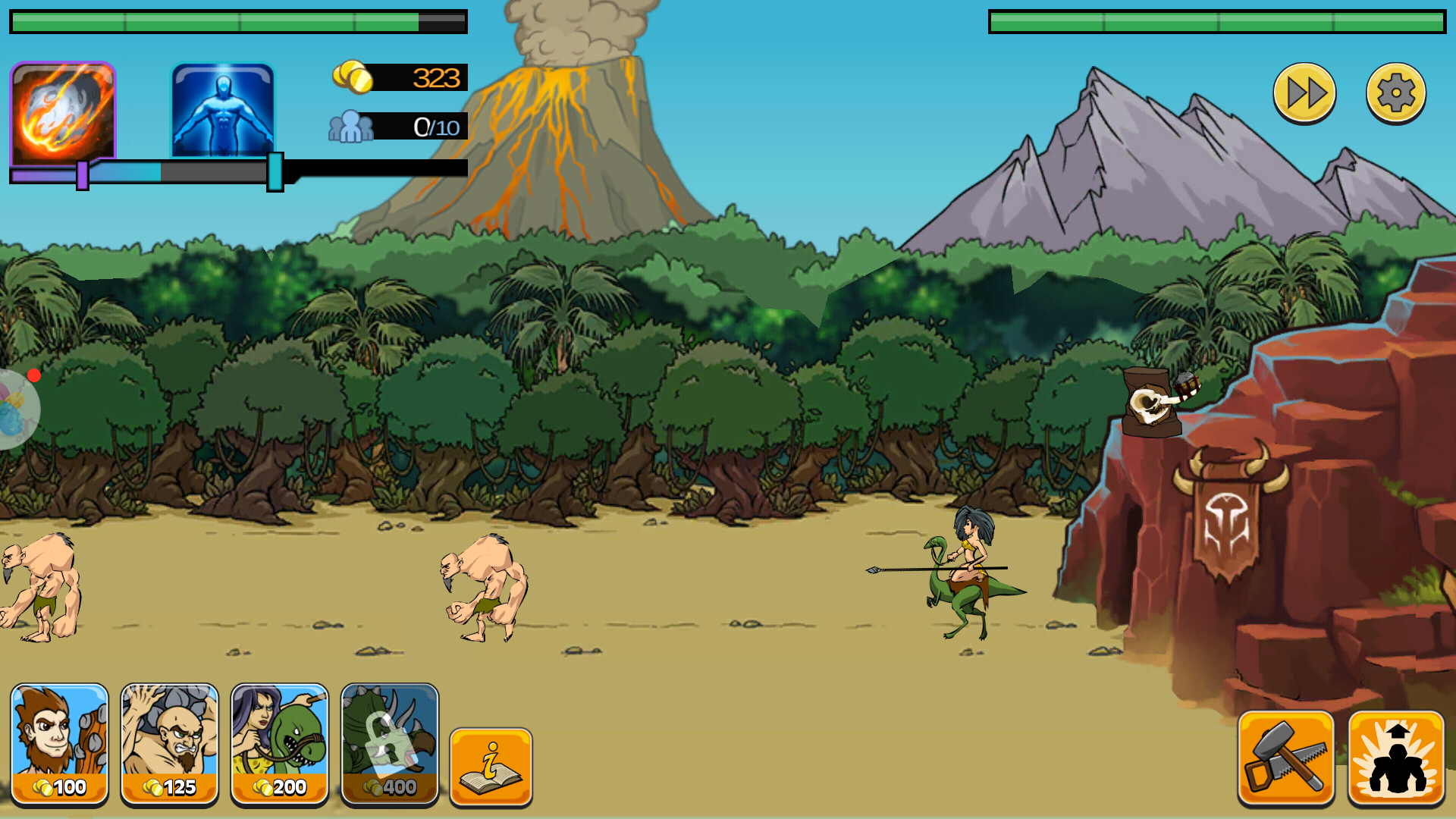Click the evolve upgrade button
1456x819 pixels.
point(1395,757)
